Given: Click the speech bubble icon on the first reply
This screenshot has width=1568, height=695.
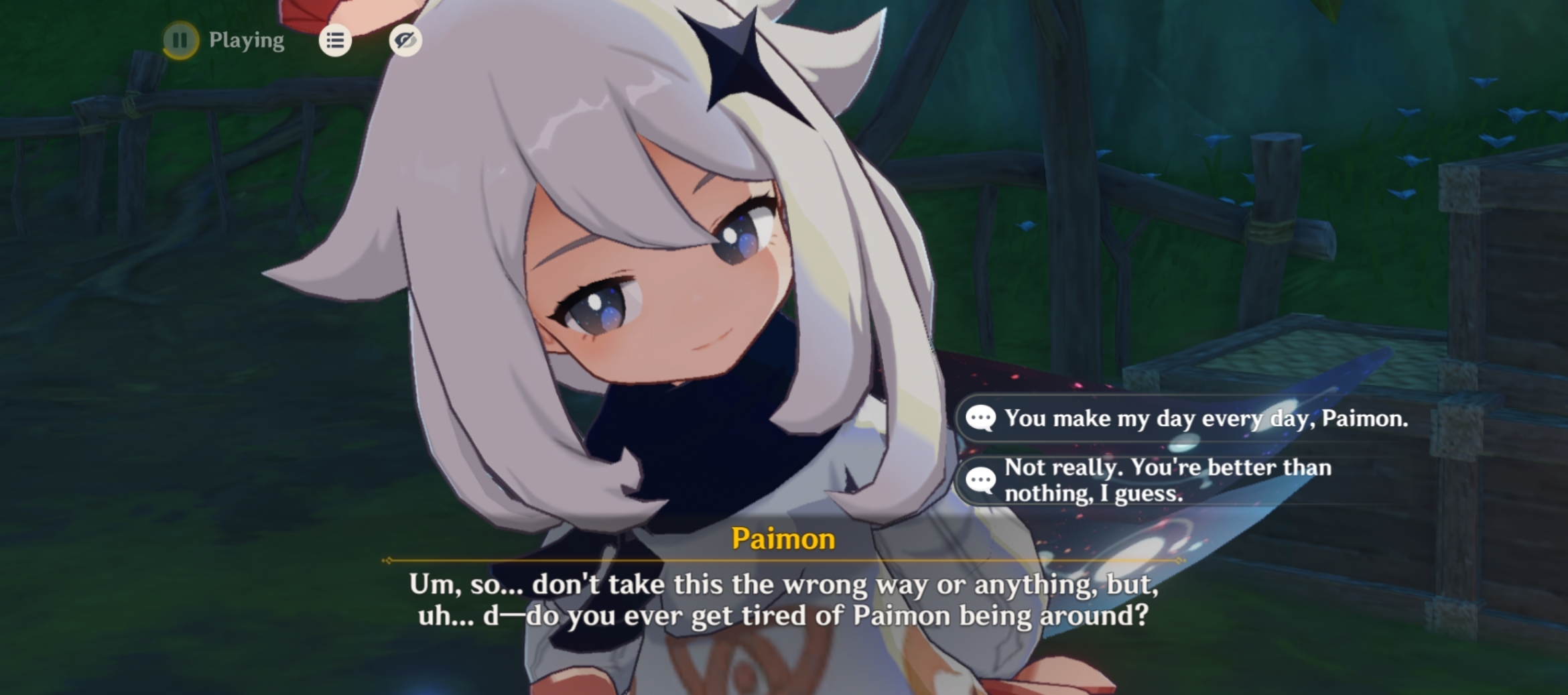Looking at the screenshot, I should point(982,420).
